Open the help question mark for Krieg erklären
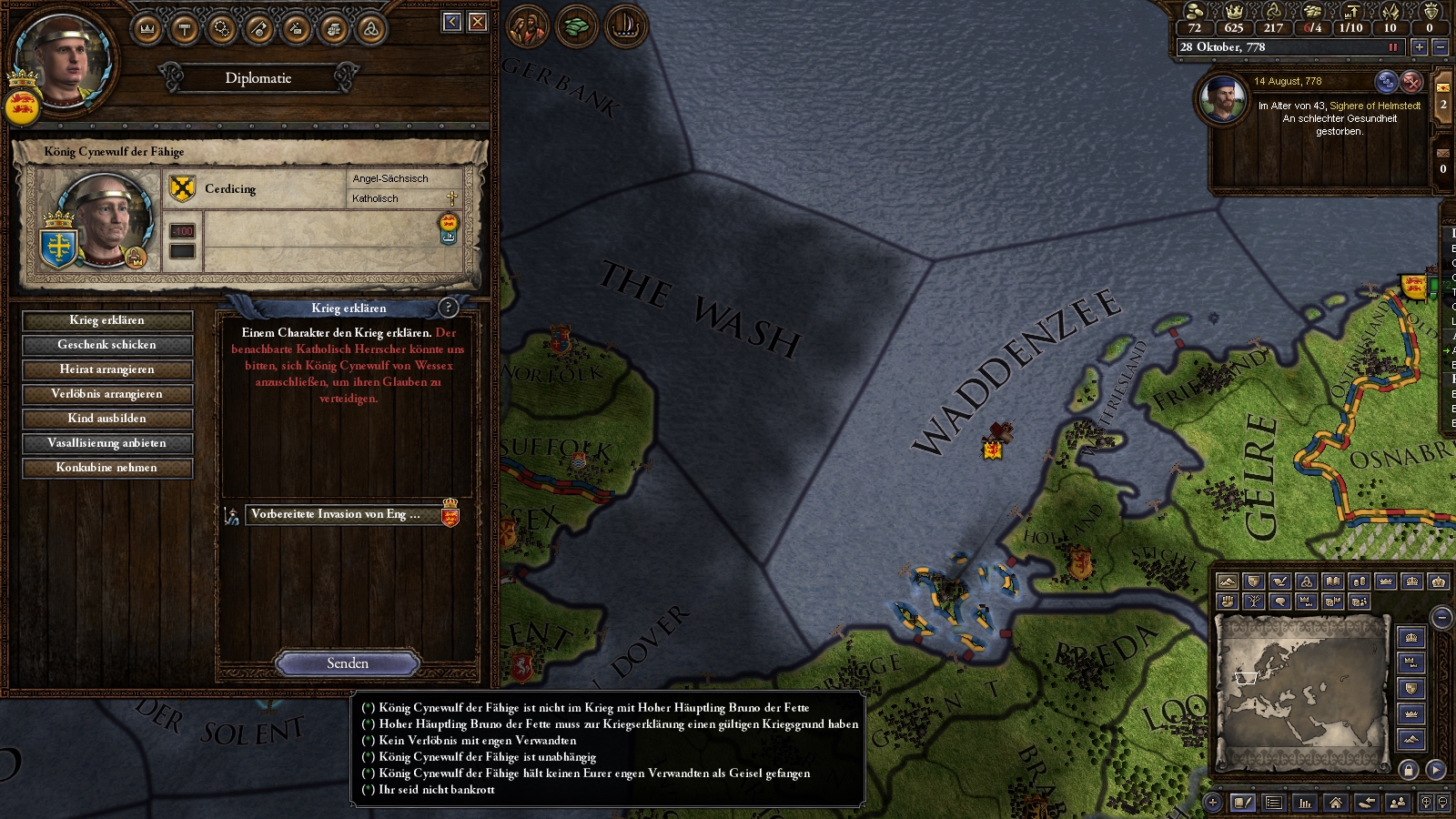This screenshot has height=819, width=1456. (x=448, y=308)
